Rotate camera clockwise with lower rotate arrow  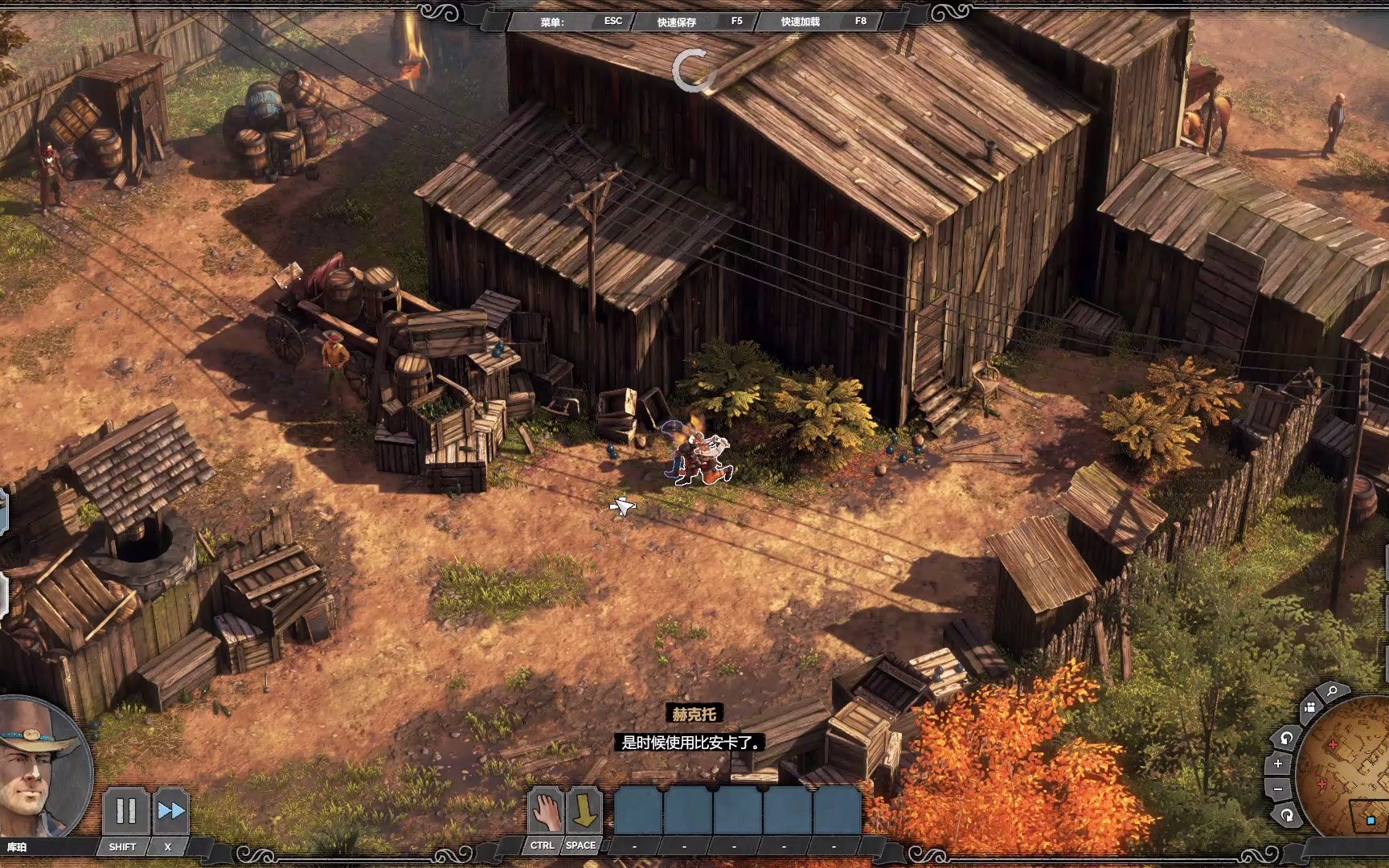point(1287,815)
